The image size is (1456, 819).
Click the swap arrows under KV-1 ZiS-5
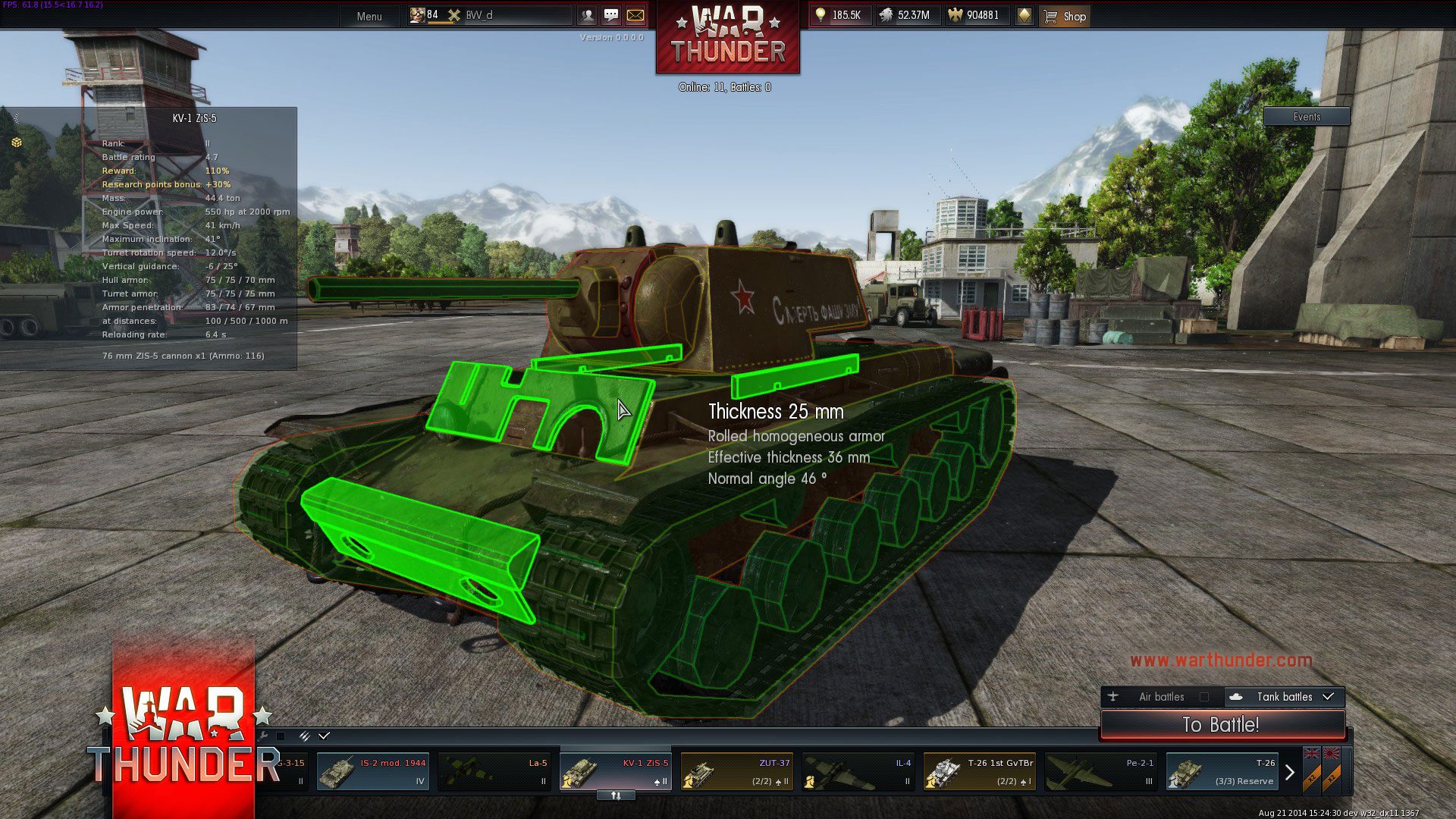[x=616, y=795]
